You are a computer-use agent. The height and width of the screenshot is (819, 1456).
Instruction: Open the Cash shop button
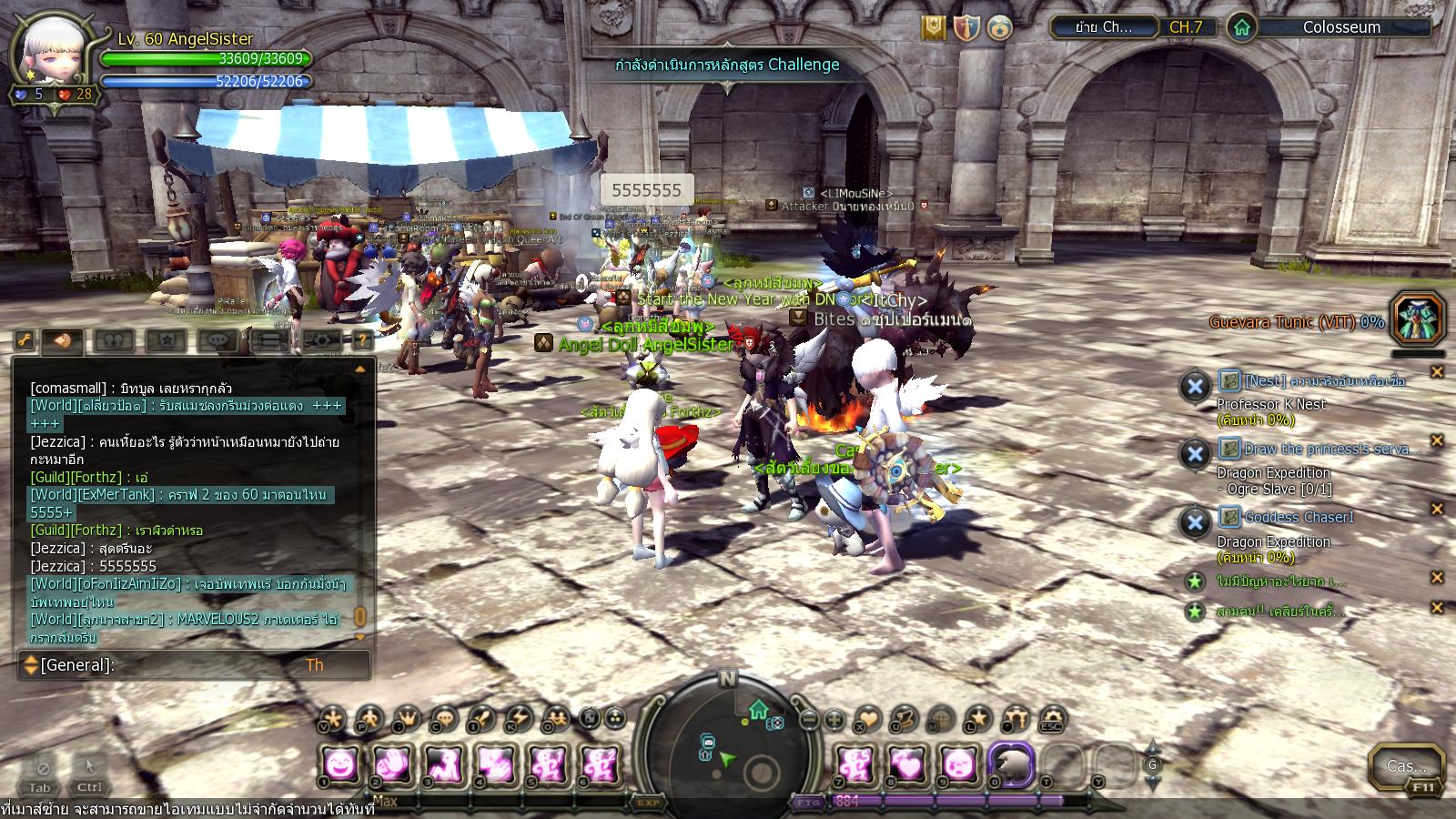point(1406,767)
